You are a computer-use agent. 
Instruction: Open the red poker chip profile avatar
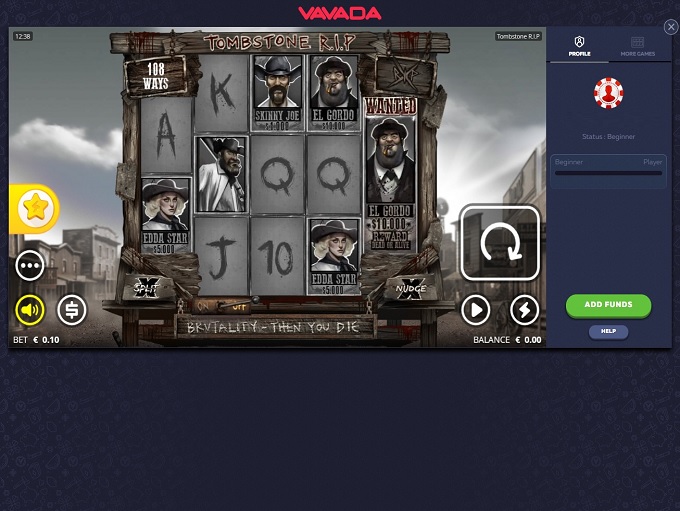pos(608,93)
